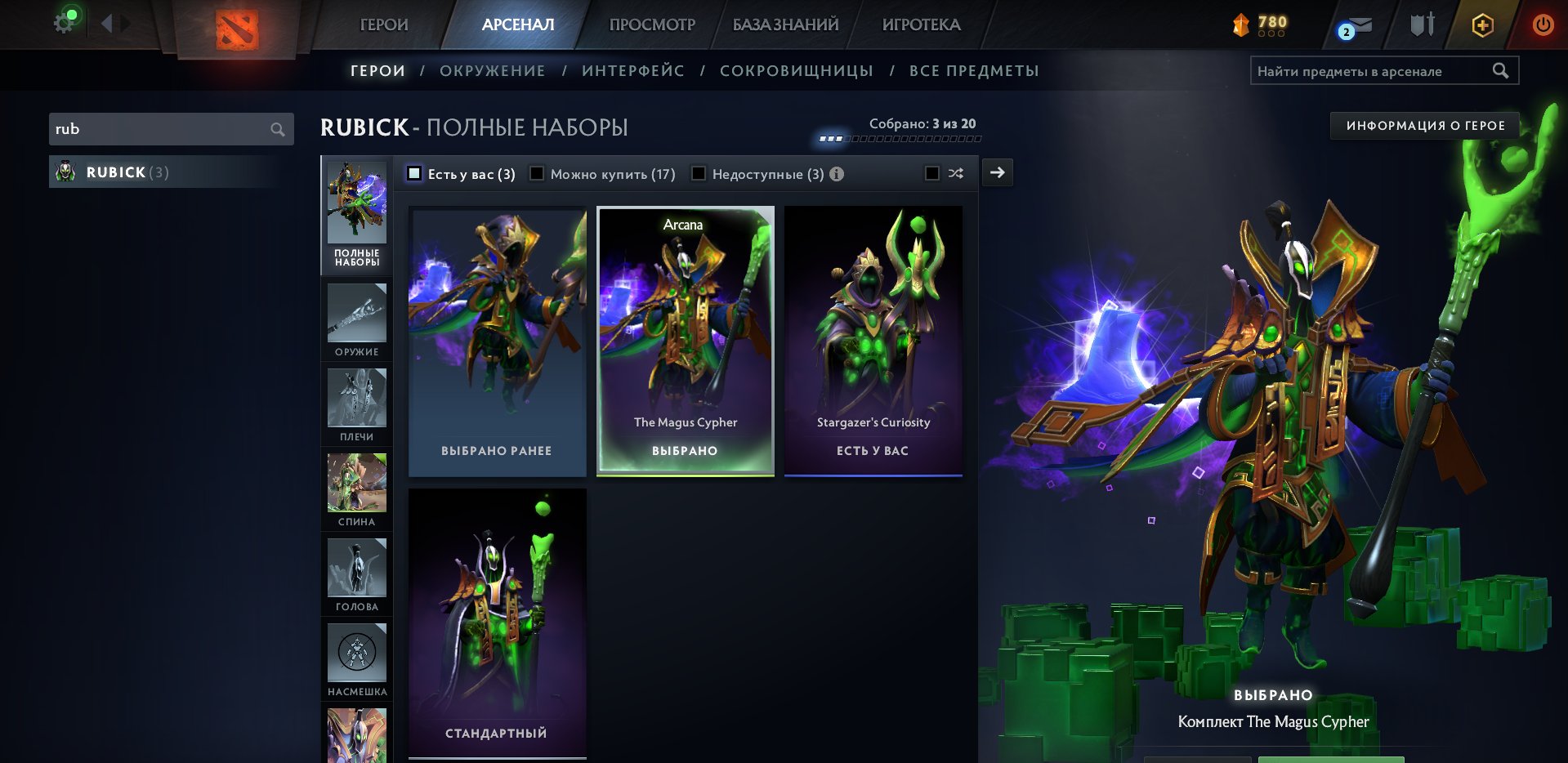The image size is (1568, 763).
Task: Uncheck the Есть у вас (3) filter
Action: [x=414, y=173]
